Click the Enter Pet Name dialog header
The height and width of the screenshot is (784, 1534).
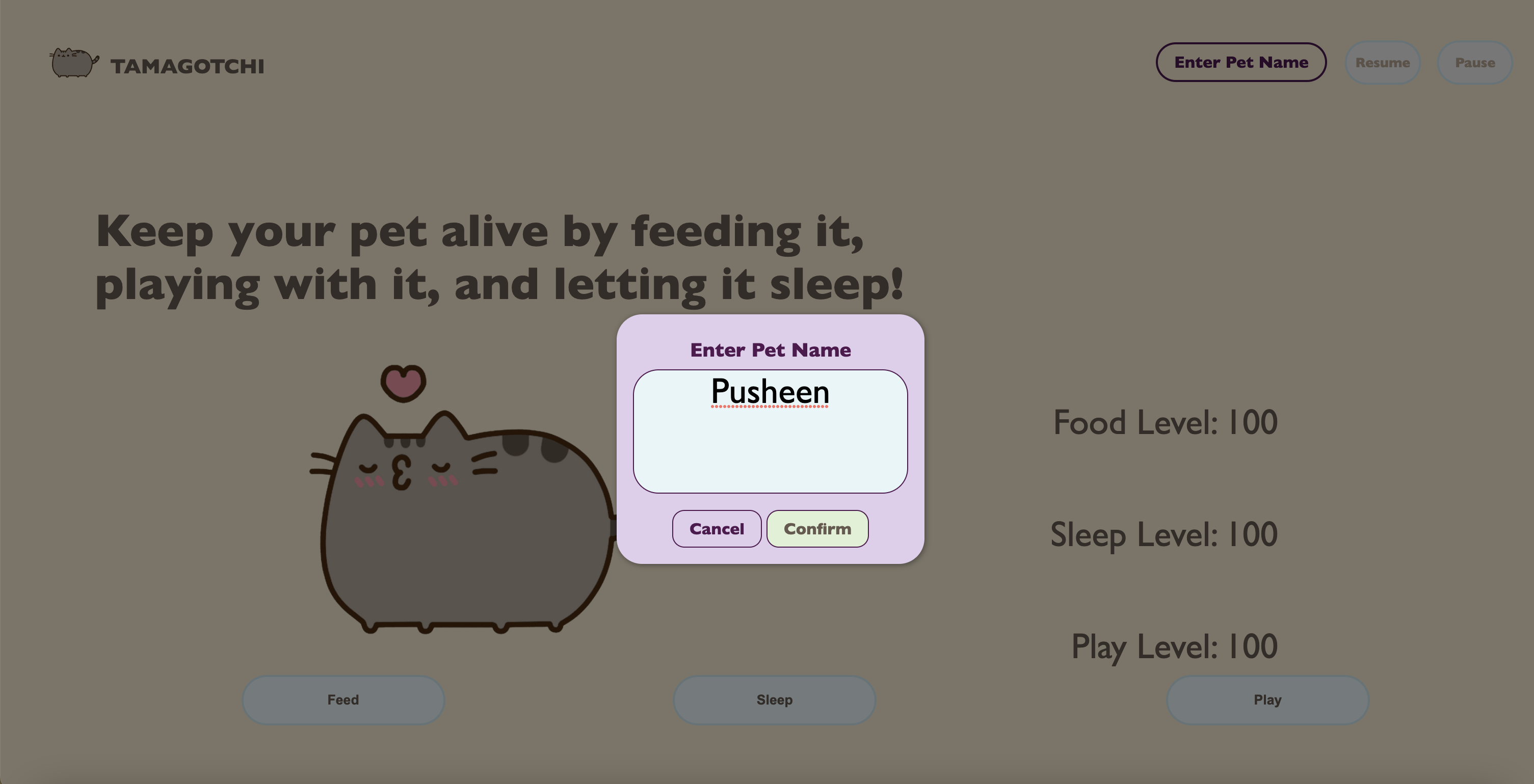click(771, 350)
